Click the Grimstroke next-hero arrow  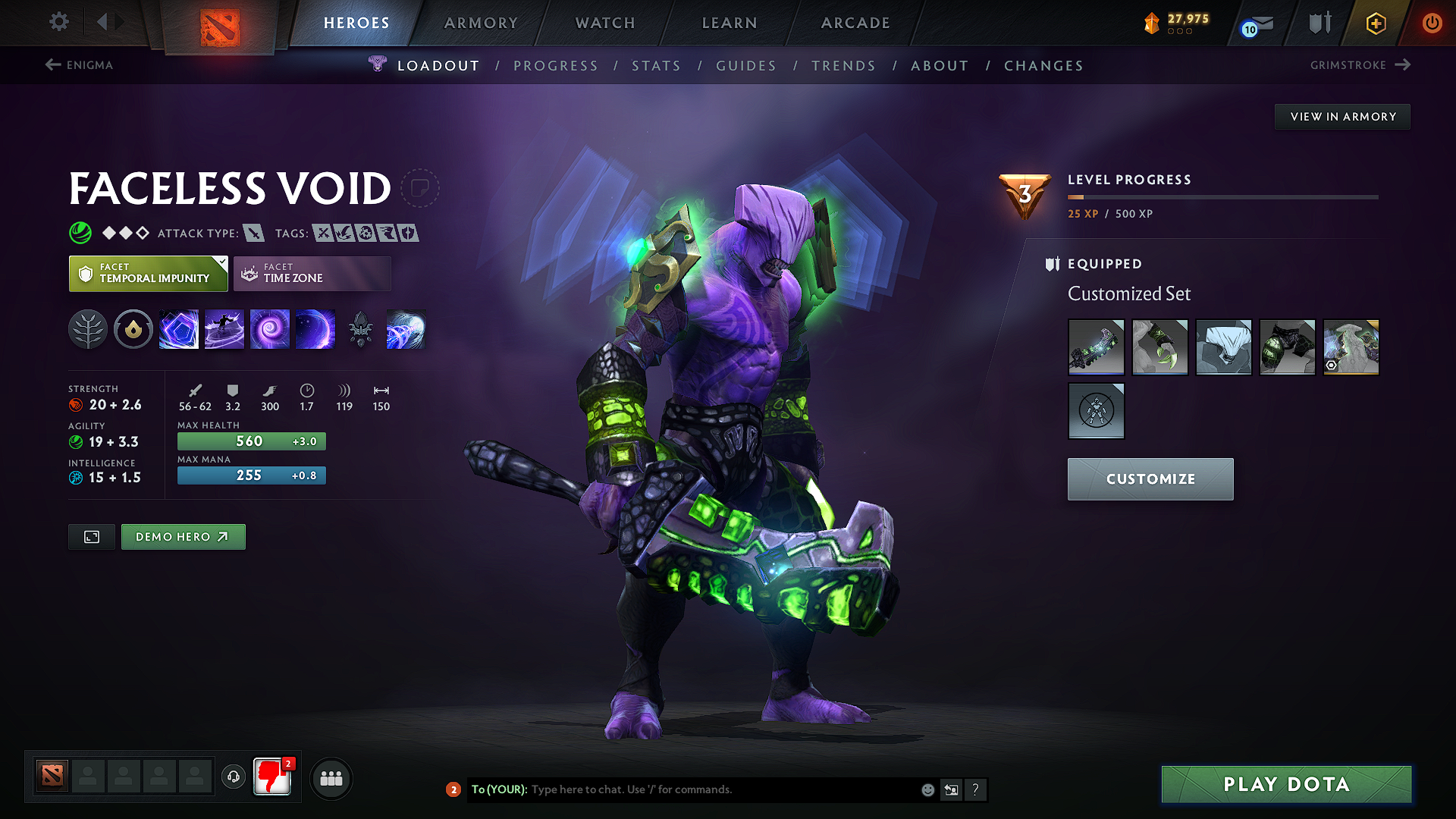click(x=1404, y=64)
